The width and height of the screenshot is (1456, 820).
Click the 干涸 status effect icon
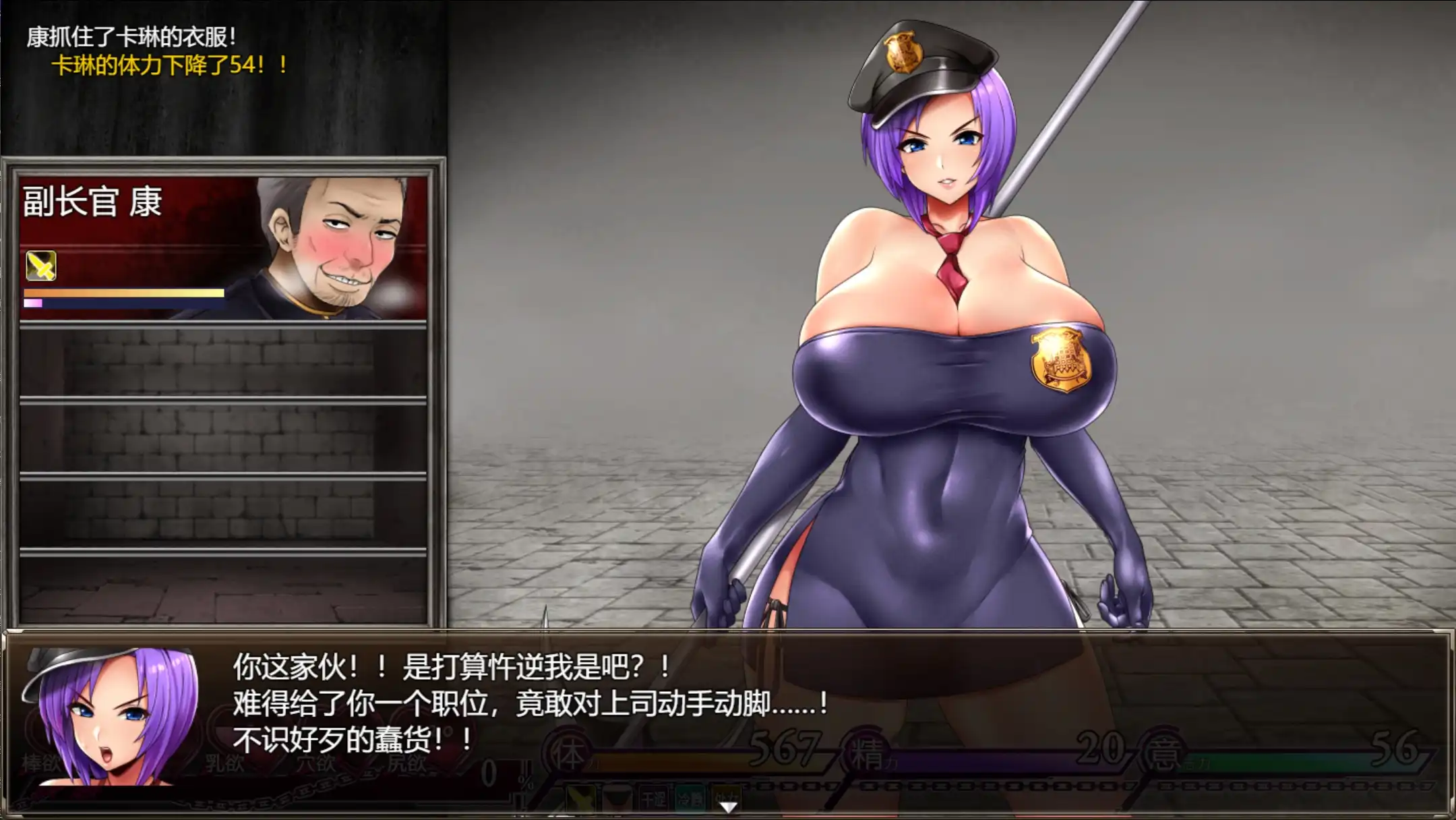click(654, 796)
